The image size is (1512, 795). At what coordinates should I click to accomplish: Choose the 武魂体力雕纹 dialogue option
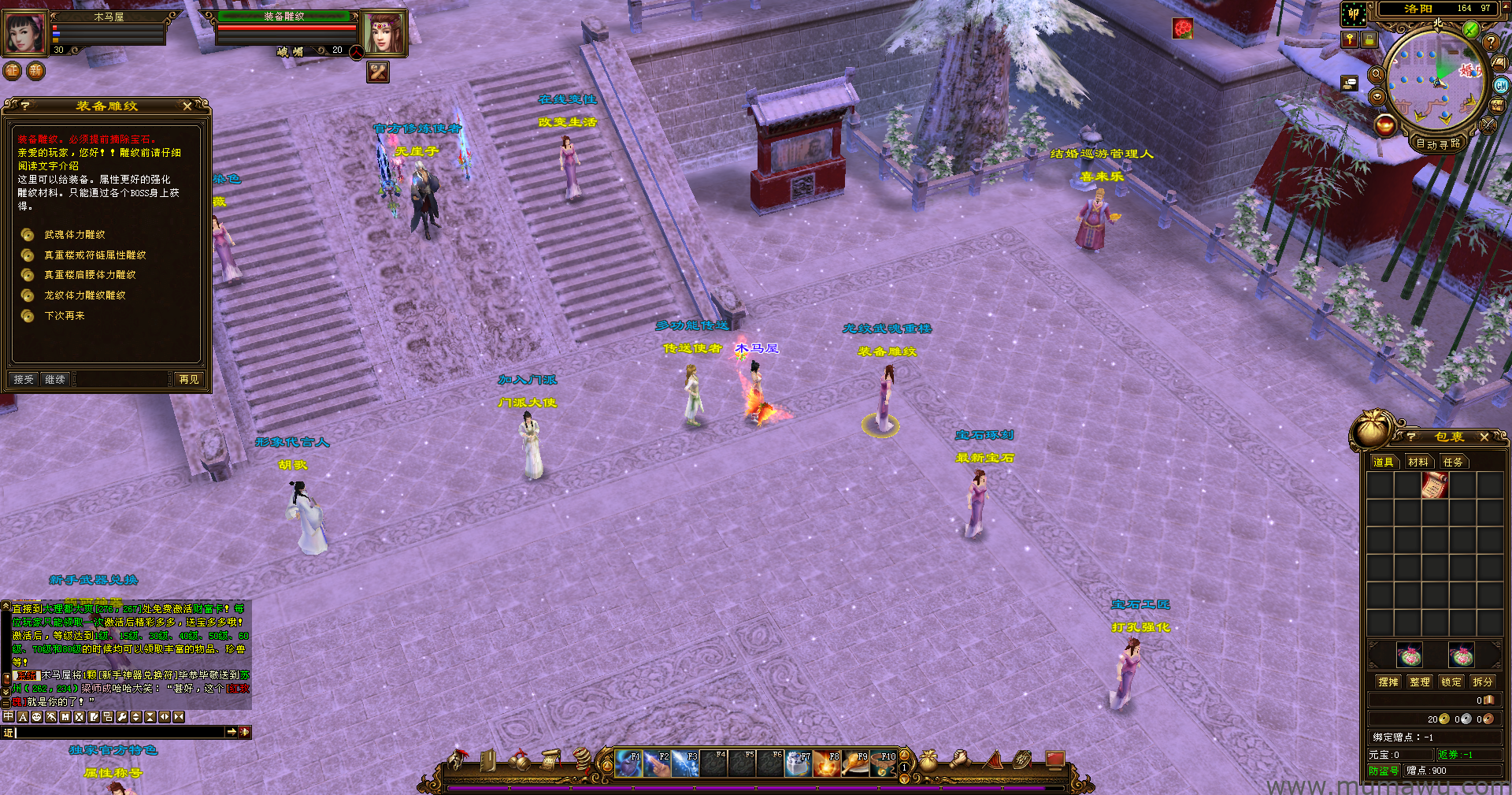point(75,235)
